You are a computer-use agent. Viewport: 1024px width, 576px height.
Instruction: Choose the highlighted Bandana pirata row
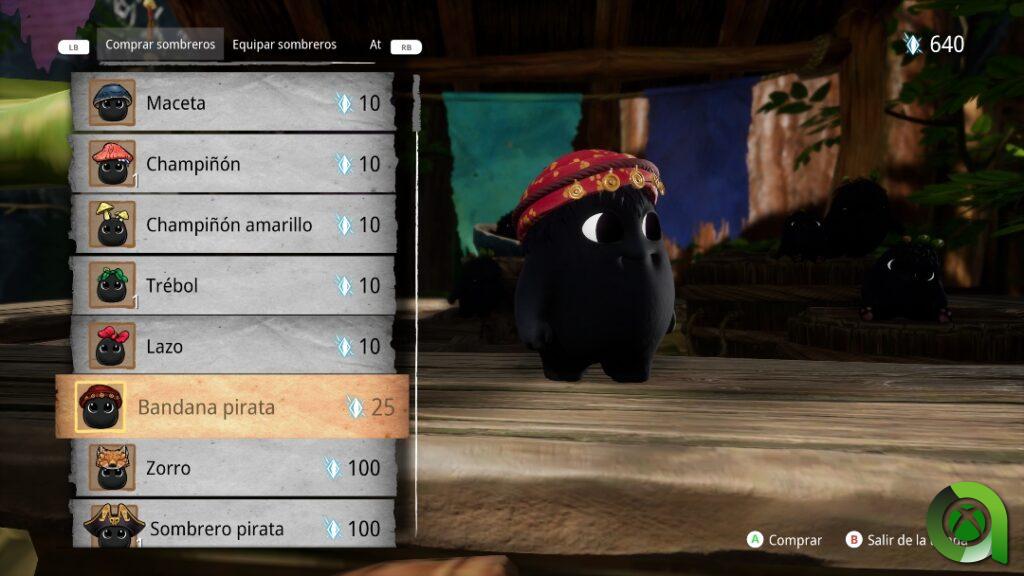pos(233,407)
